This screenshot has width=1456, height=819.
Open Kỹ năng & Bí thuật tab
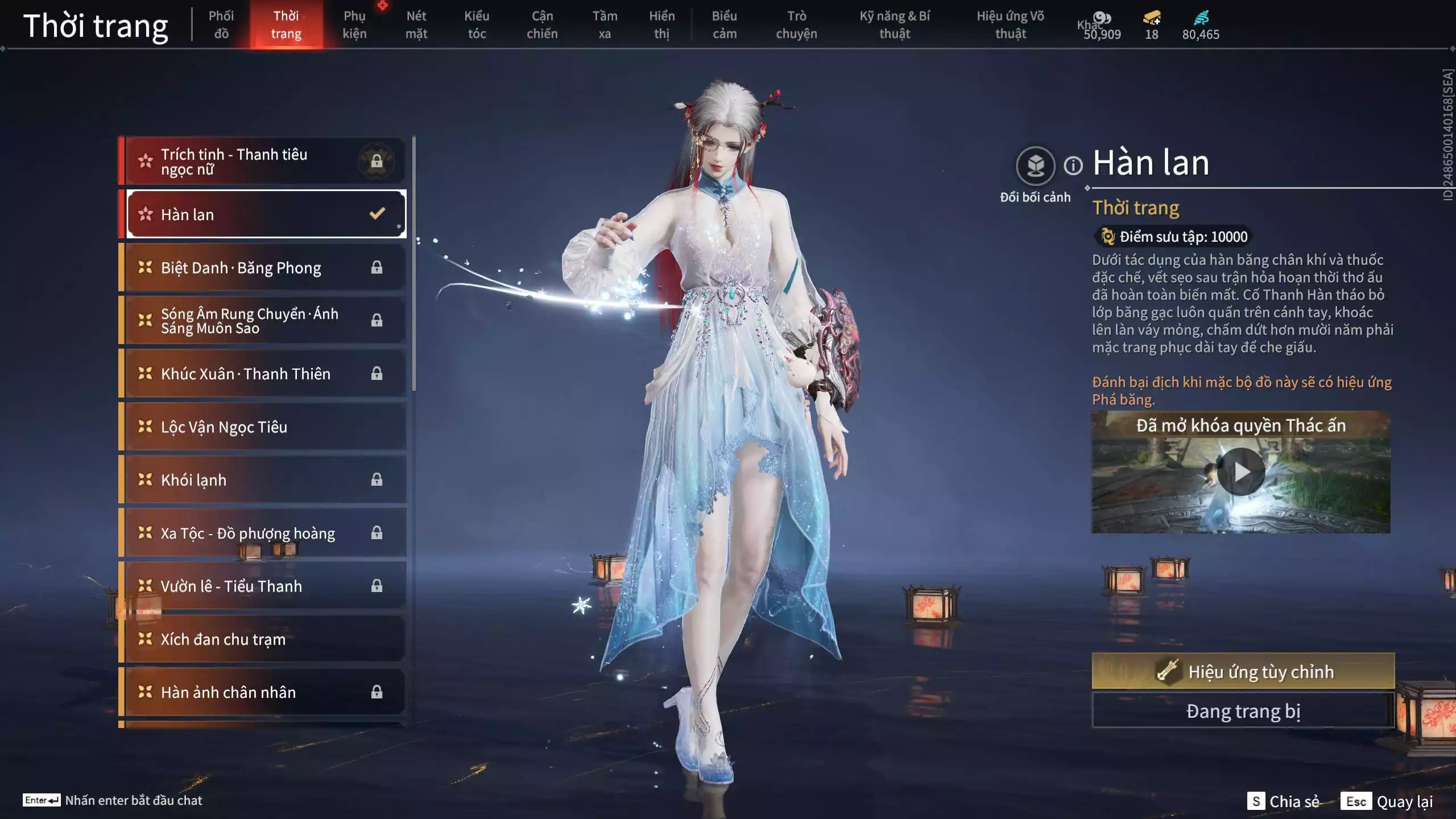895,25
